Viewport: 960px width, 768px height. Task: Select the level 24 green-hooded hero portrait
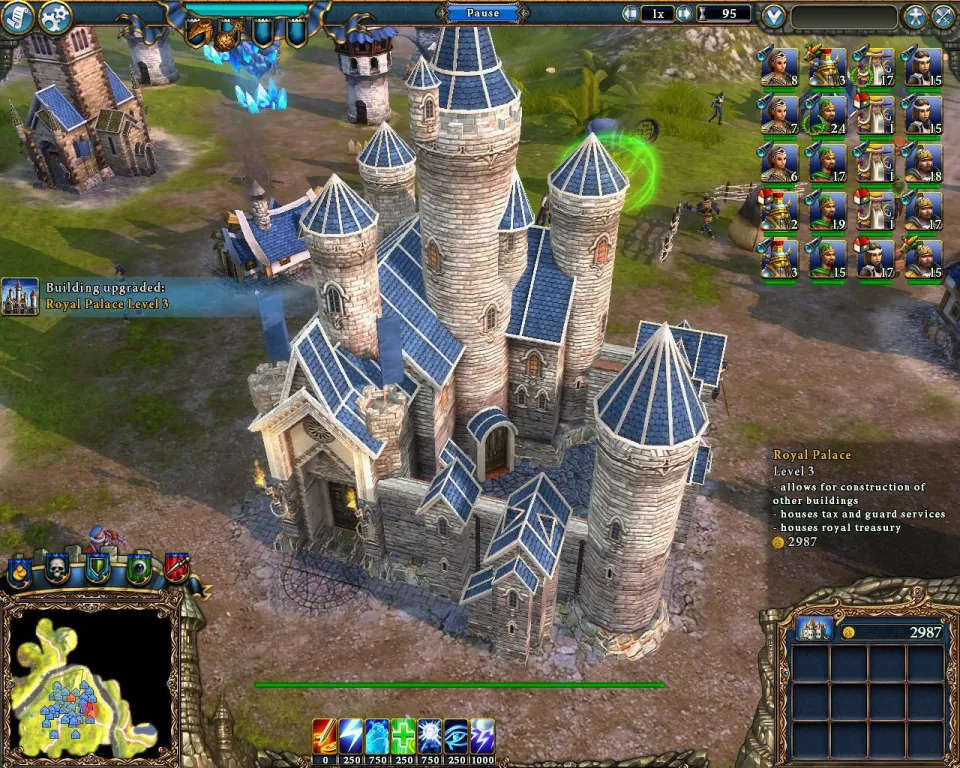click(x=827, y=115)
